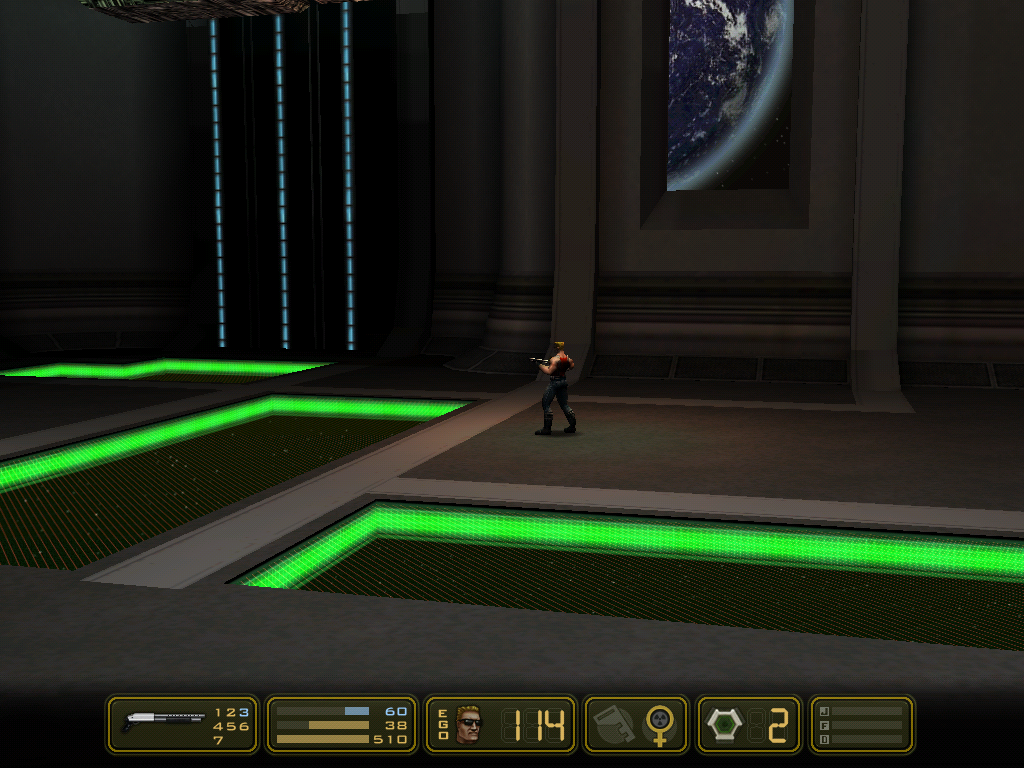Choose the gold nuke symbol item
Viewport: 1024px width, 768px height.
tap(659, 723)
